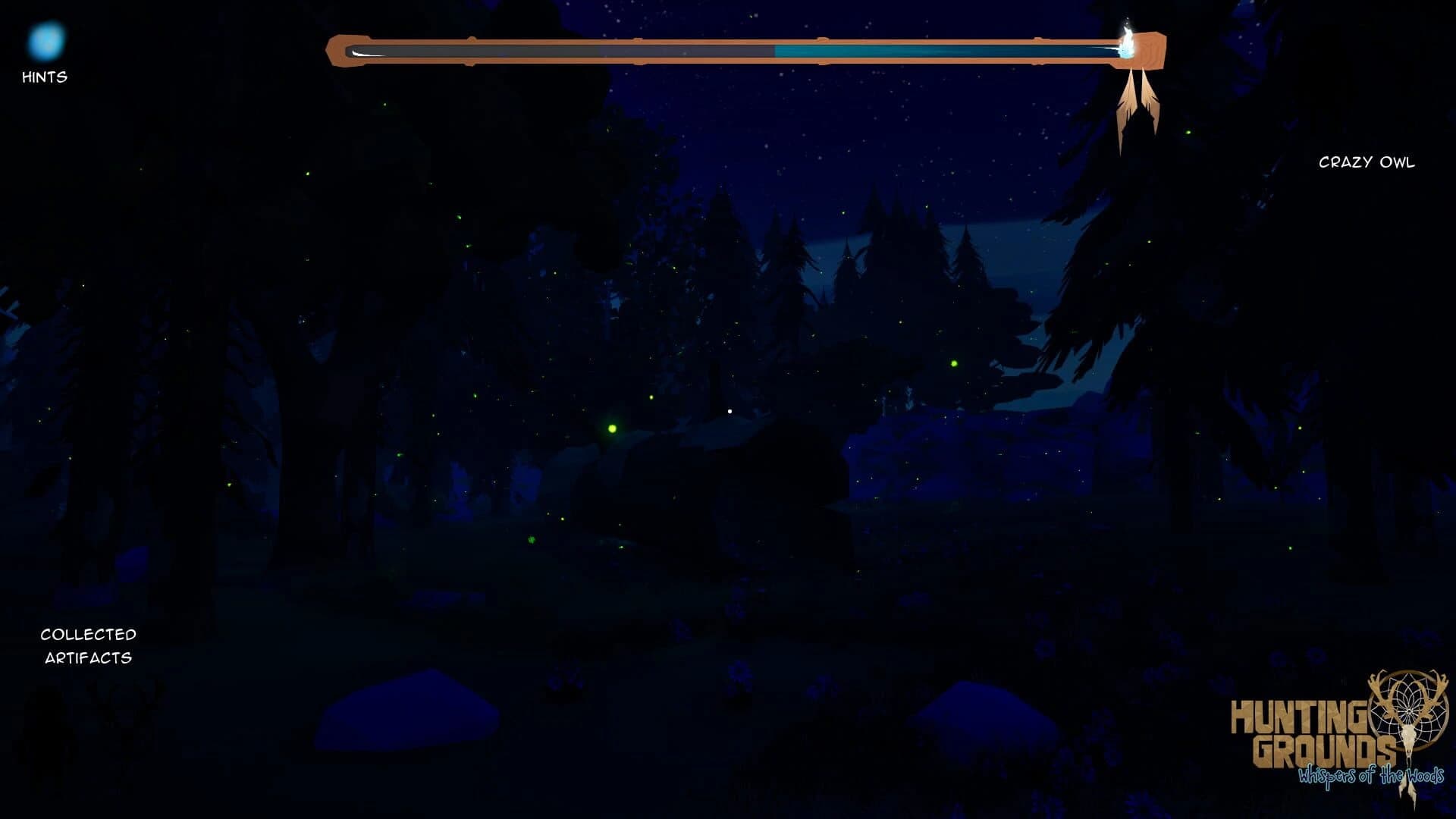Toggle visibility of Collected Artifacts

click(x=89, y=646)
